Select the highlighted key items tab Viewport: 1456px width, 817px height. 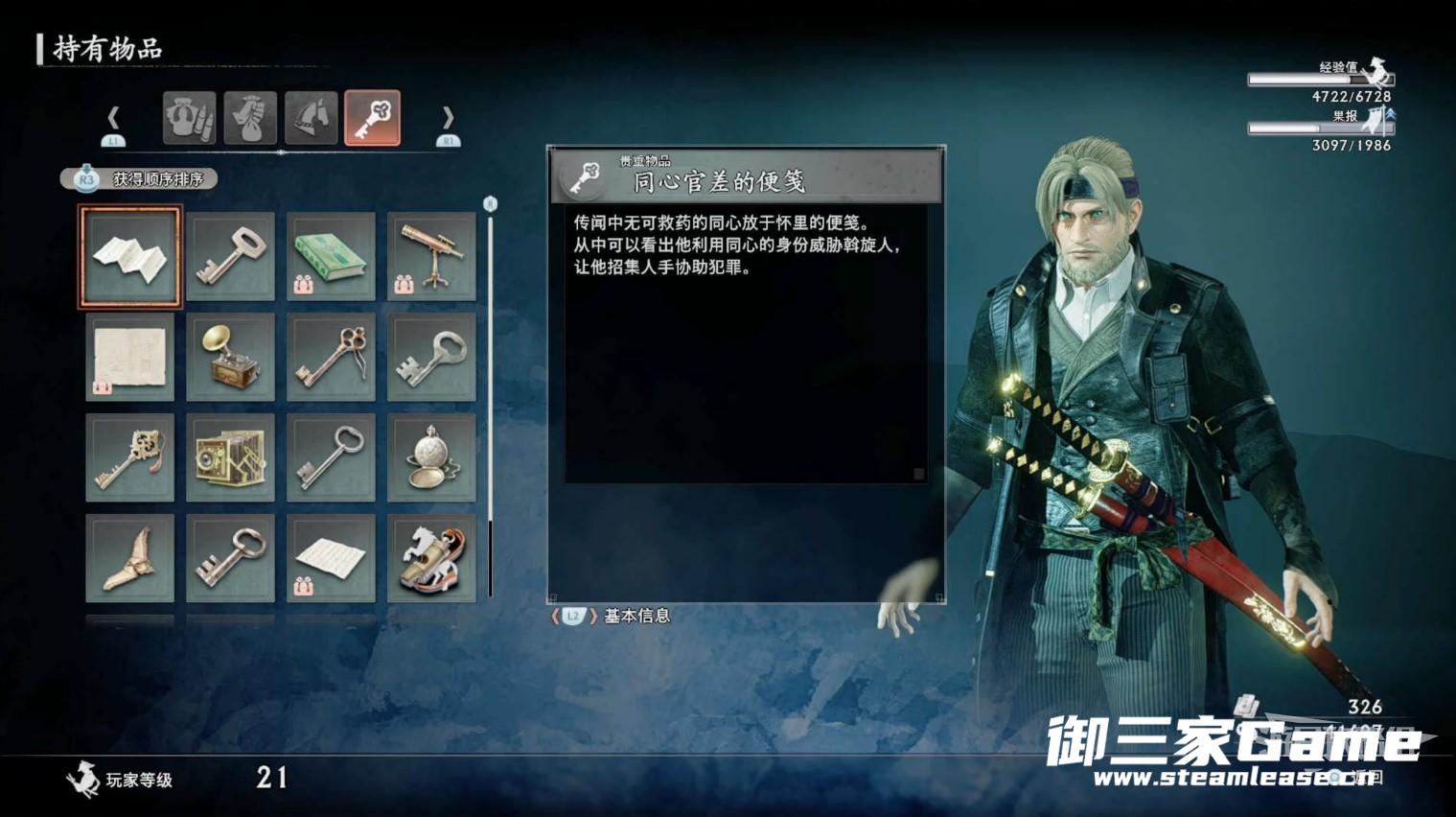pos(372,118)
